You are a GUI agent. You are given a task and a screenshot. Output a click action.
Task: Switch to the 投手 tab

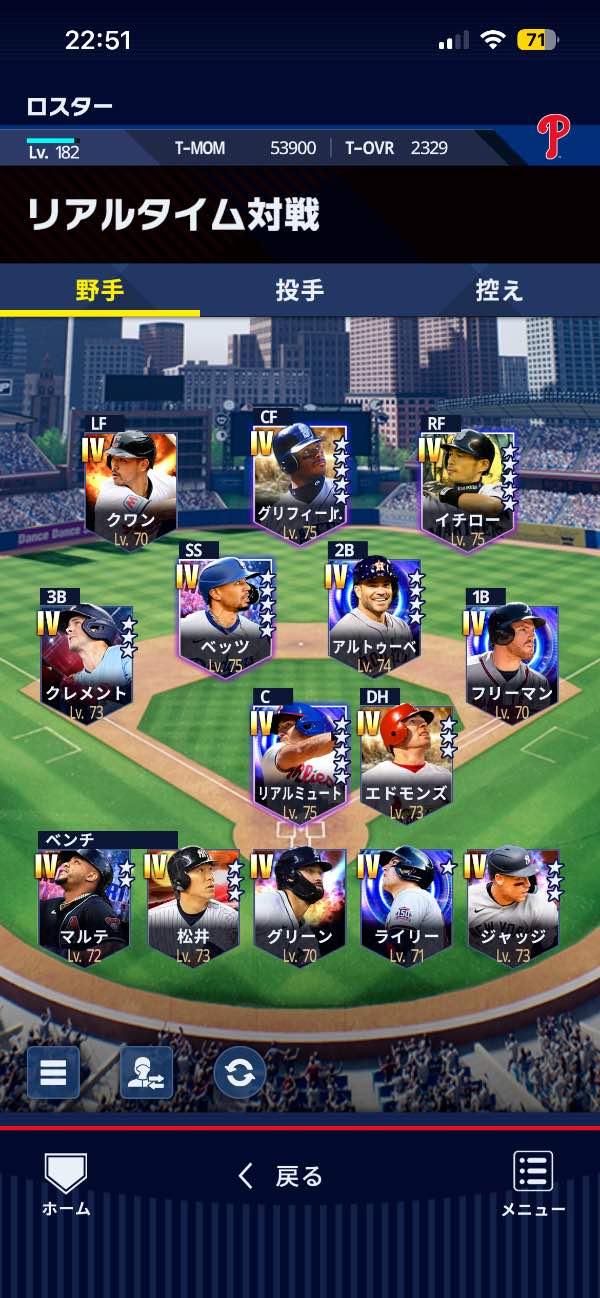299,291
